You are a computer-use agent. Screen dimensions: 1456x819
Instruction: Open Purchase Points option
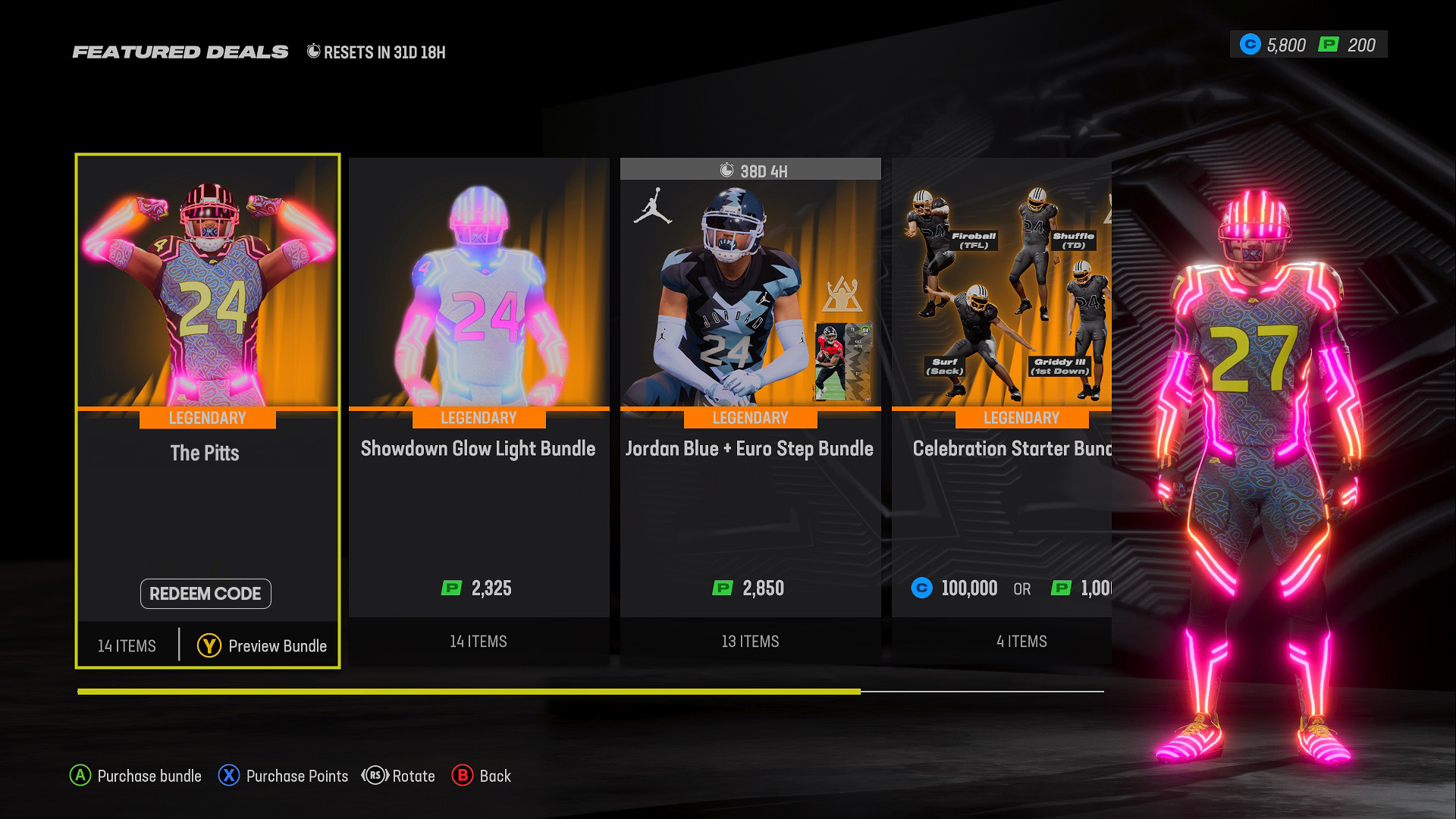(x=284, y=776)
